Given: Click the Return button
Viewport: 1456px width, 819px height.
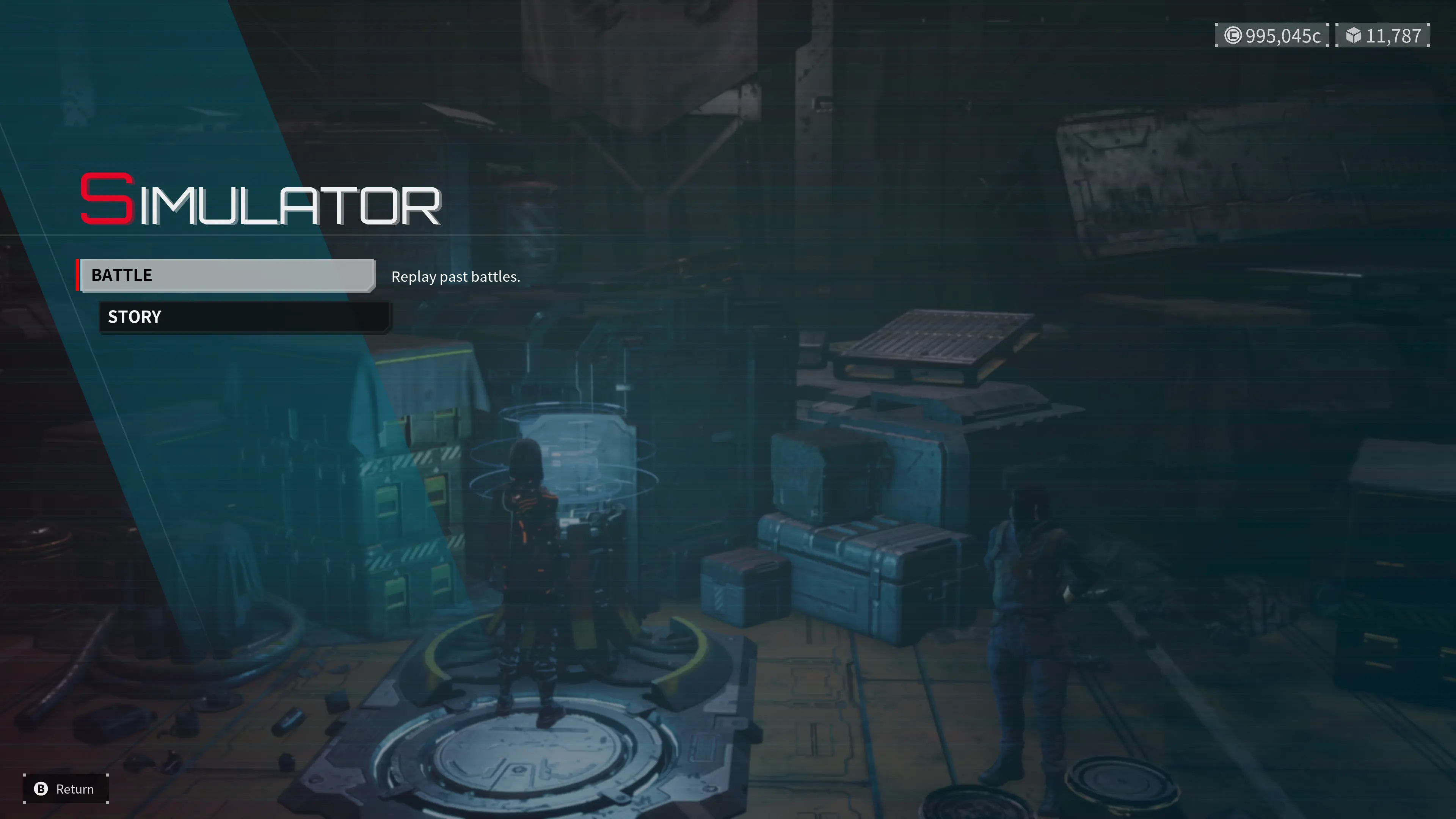Looking at the screenshot, I should [66, 789].
